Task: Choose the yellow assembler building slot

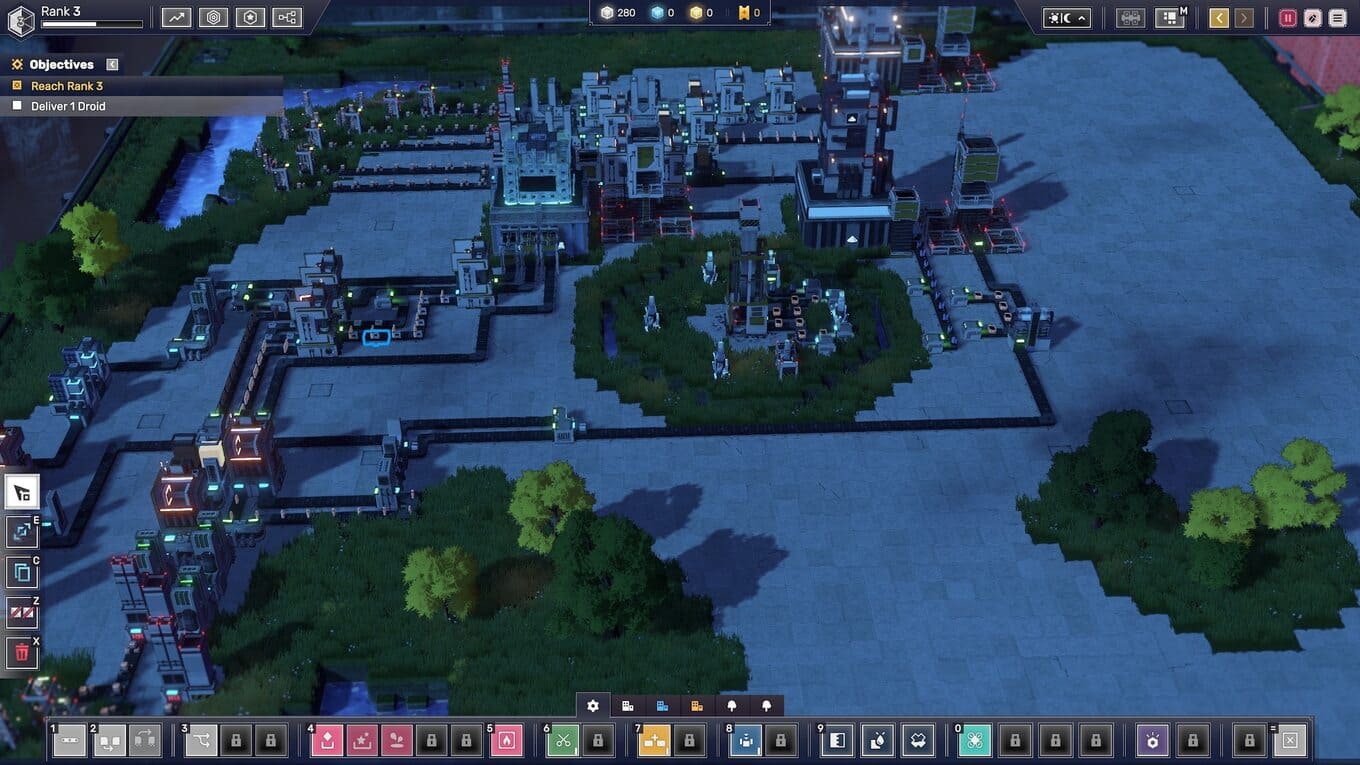Action: point(655,741)
